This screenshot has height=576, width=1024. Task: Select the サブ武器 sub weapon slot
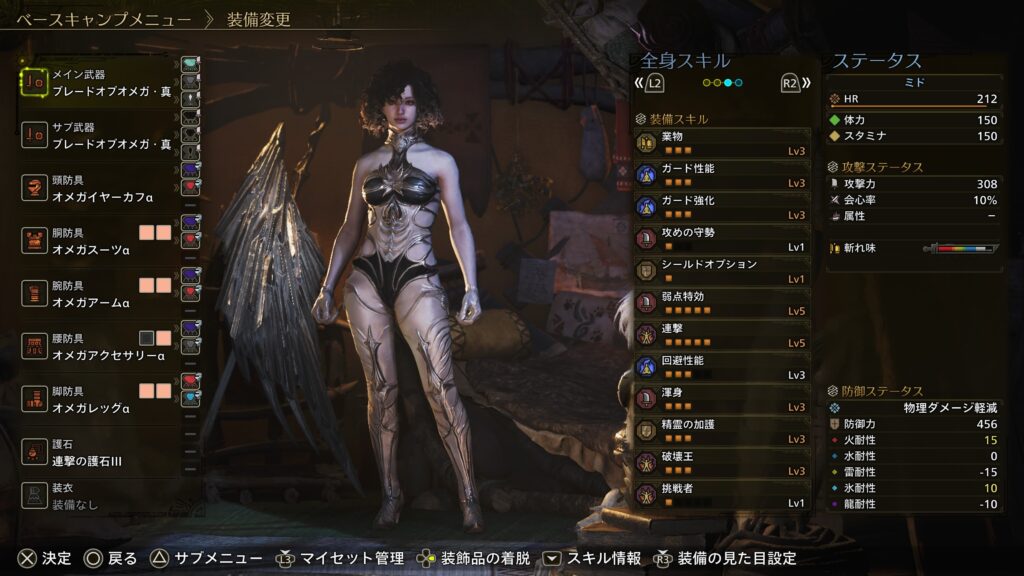tap(100, 136)
